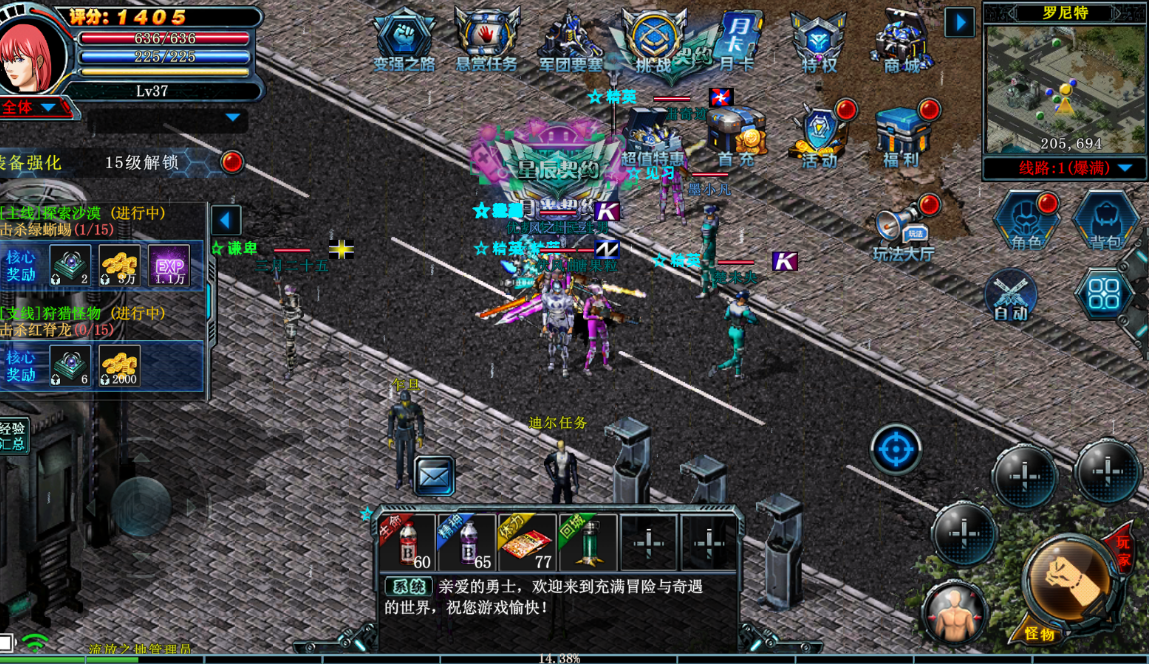
Task: Open the mail envelope icon
Action: tap(434, 476)
